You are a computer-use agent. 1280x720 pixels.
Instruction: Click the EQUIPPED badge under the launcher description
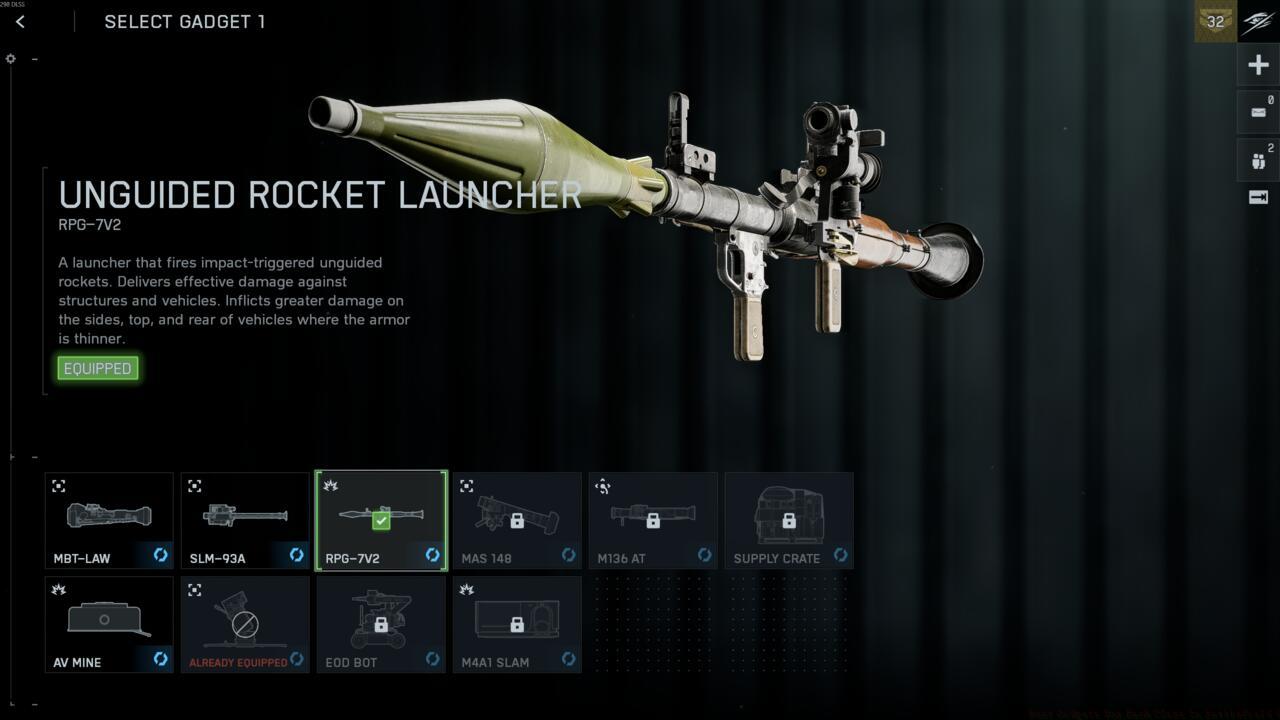[97, 368]
